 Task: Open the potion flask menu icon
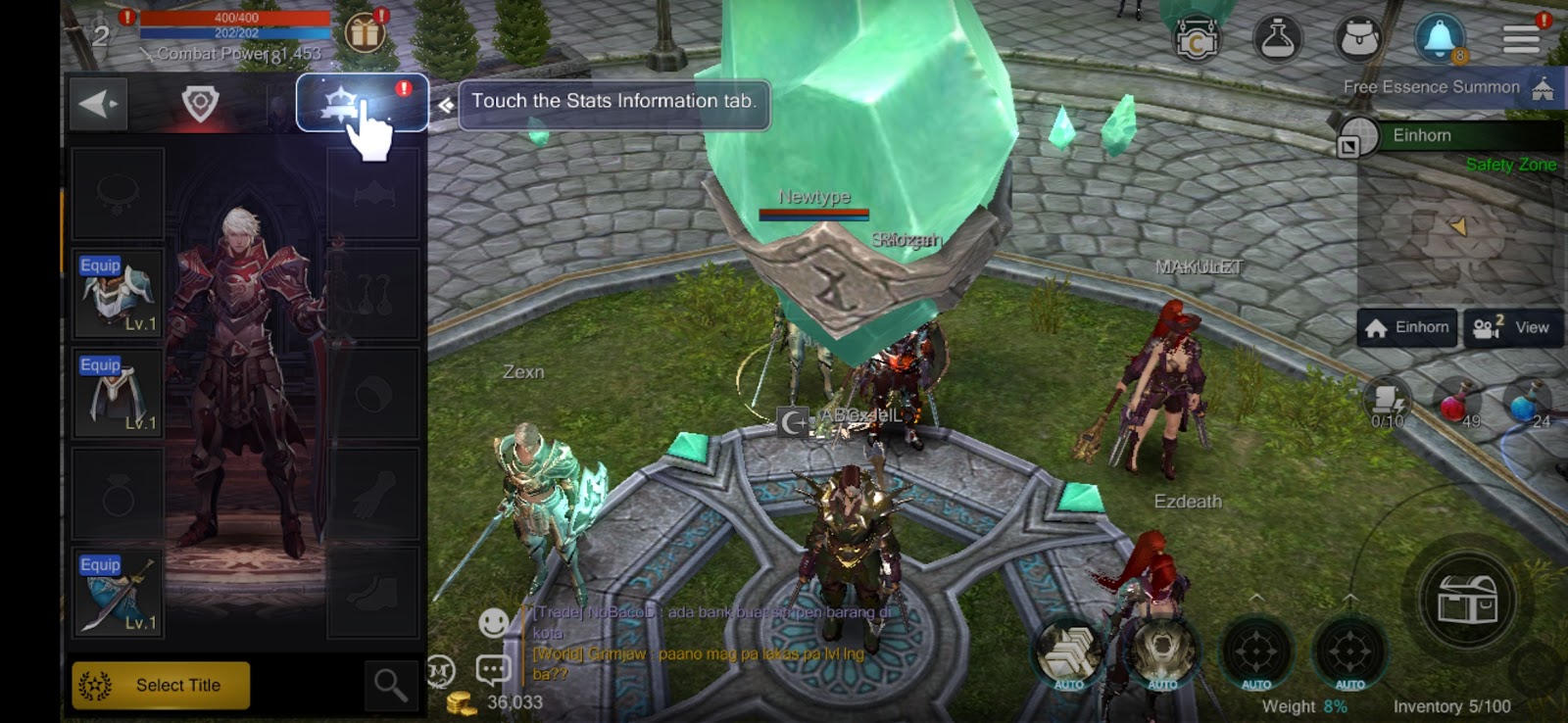[x=1278, y=39]
